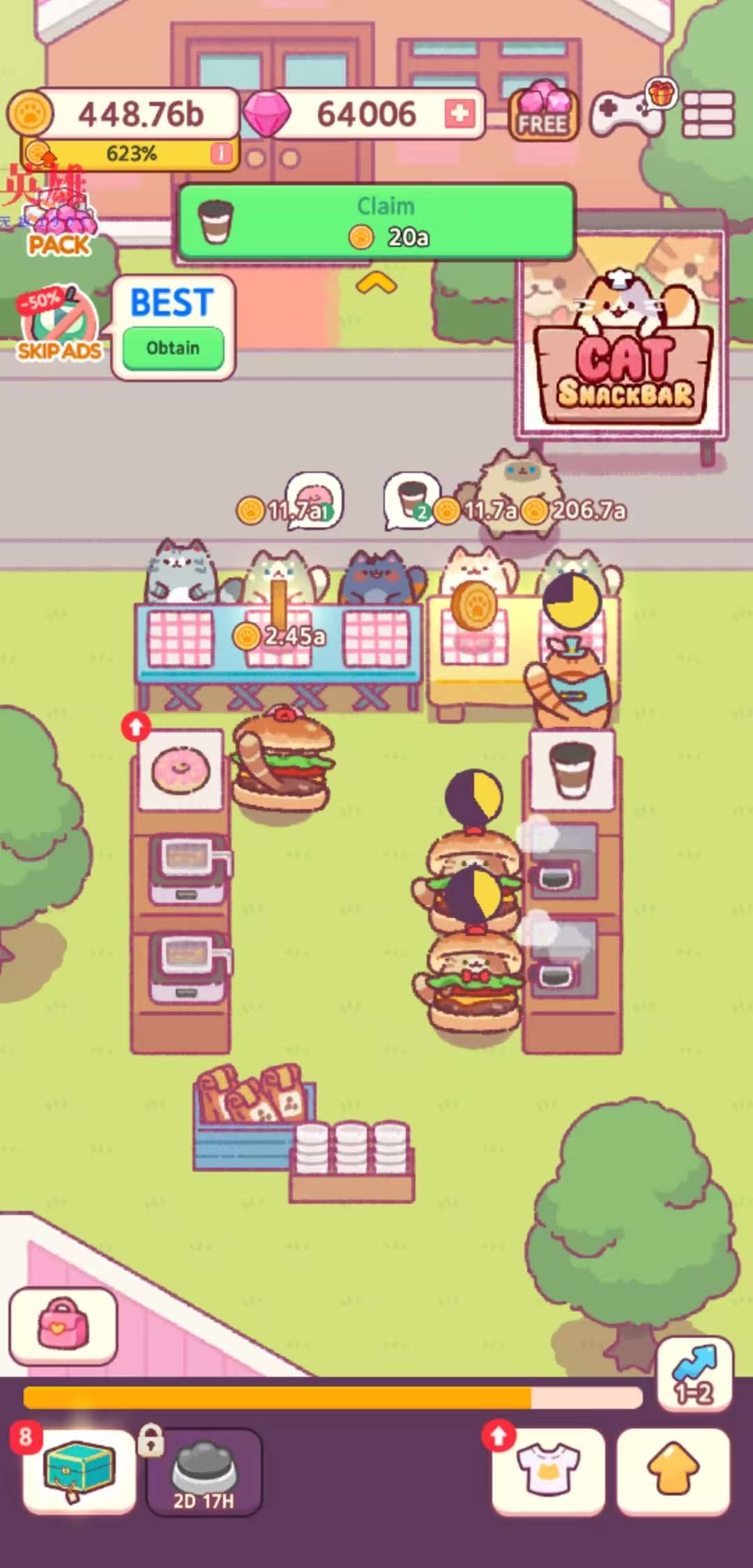The height and width of the screenshot is (1568, 753).
Task: Open the FREE gems offer
Action: tap(543, 113)
